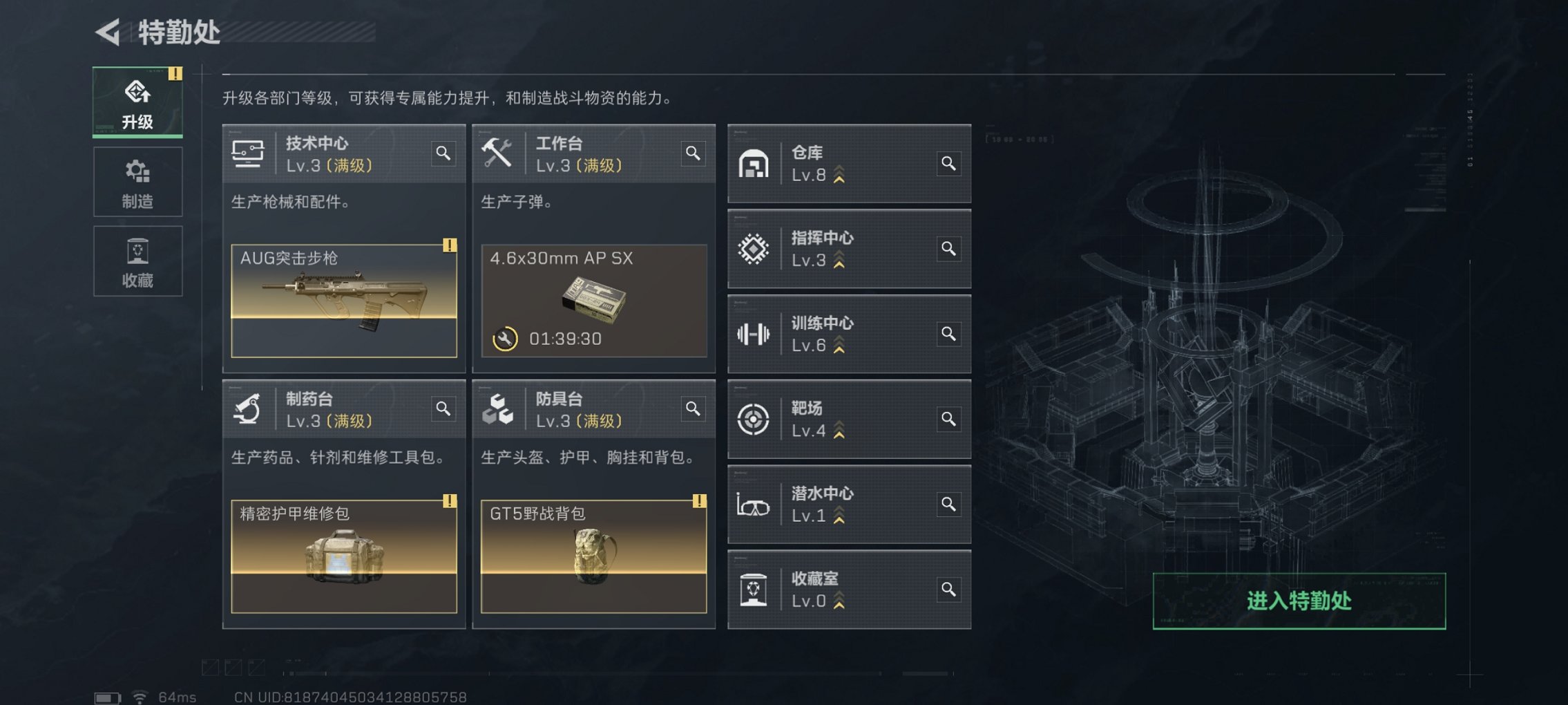Select the 仓库 warehouse icon
Viewport: 1568px width, 705px height.
(x=755, y=164)
